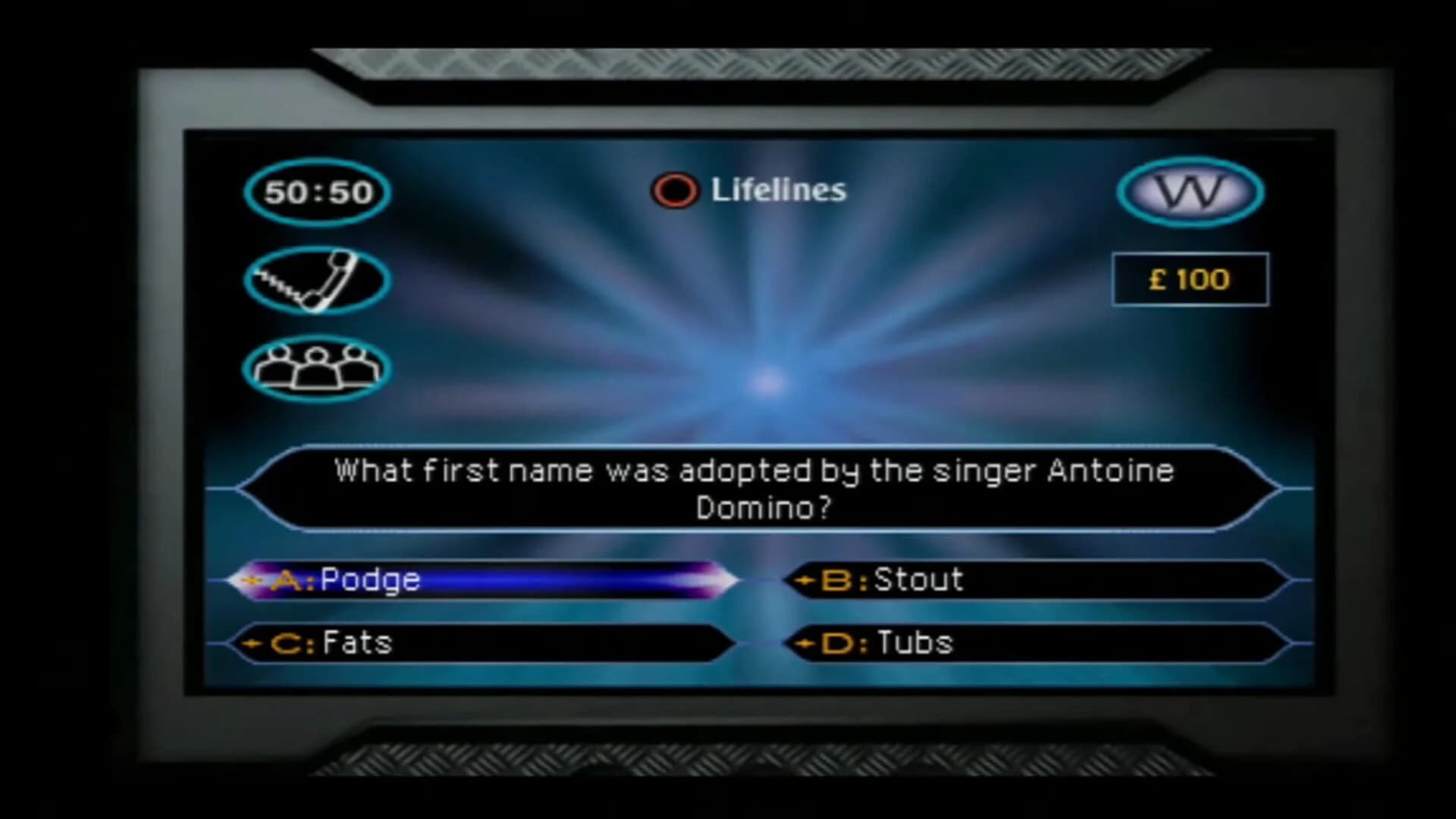Image resolution: width=1456 pixels, height=819 pixels.
Task: Select the Phone-a-Friend lifeline
Action: (316, 281)
